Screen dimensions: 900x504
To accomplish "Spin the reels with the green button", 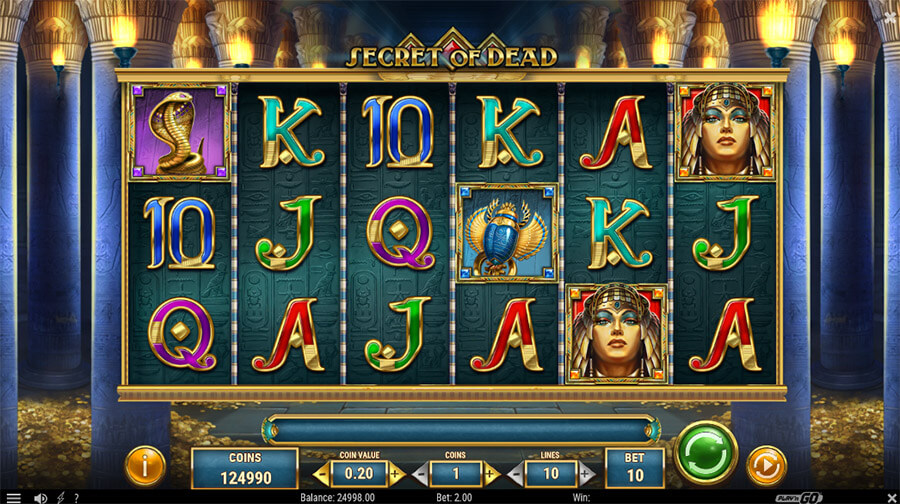I will (705, 453).
